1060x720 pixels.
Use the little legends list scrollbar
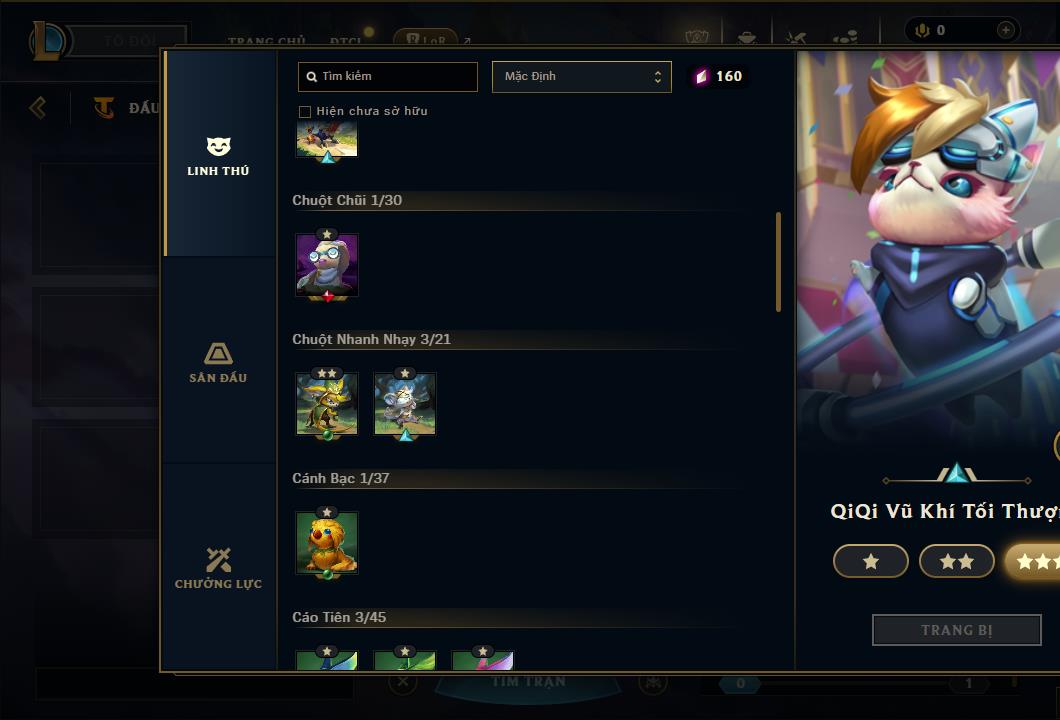pos(779,262)
